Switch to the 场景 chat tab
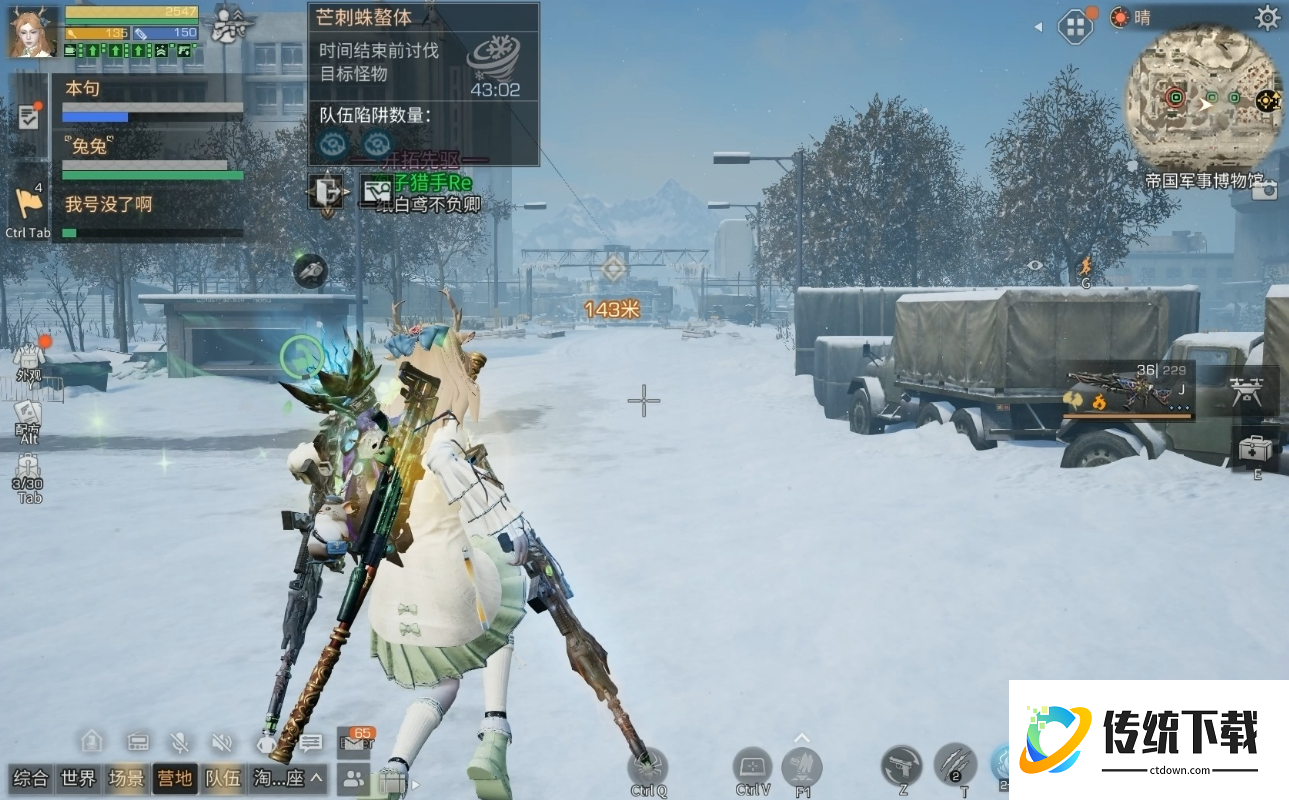The height and width of the screenshot is (800, 1289). click(127, 778)
